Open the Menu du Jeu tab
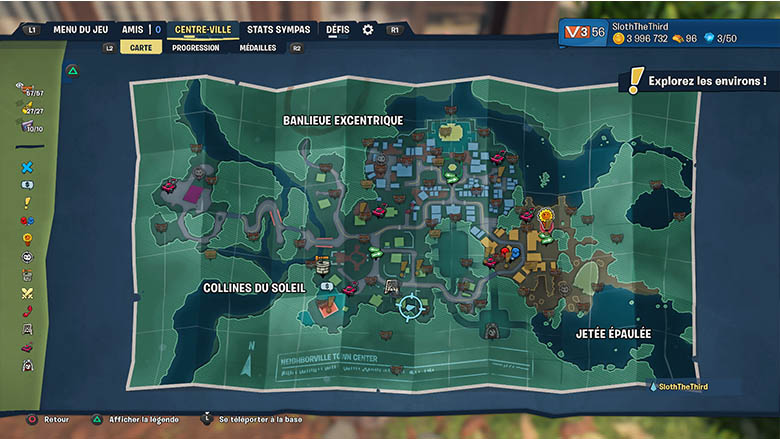This screenshot has width=780, height=439. pos(80,30)
